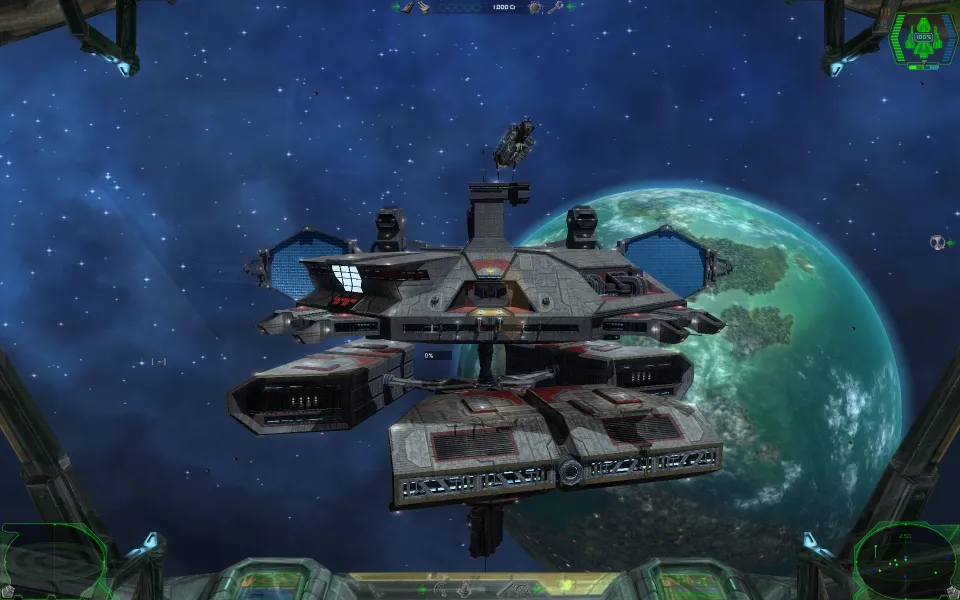
Task: Click the wrench icon in the top bar
Action: coord(555,7)
